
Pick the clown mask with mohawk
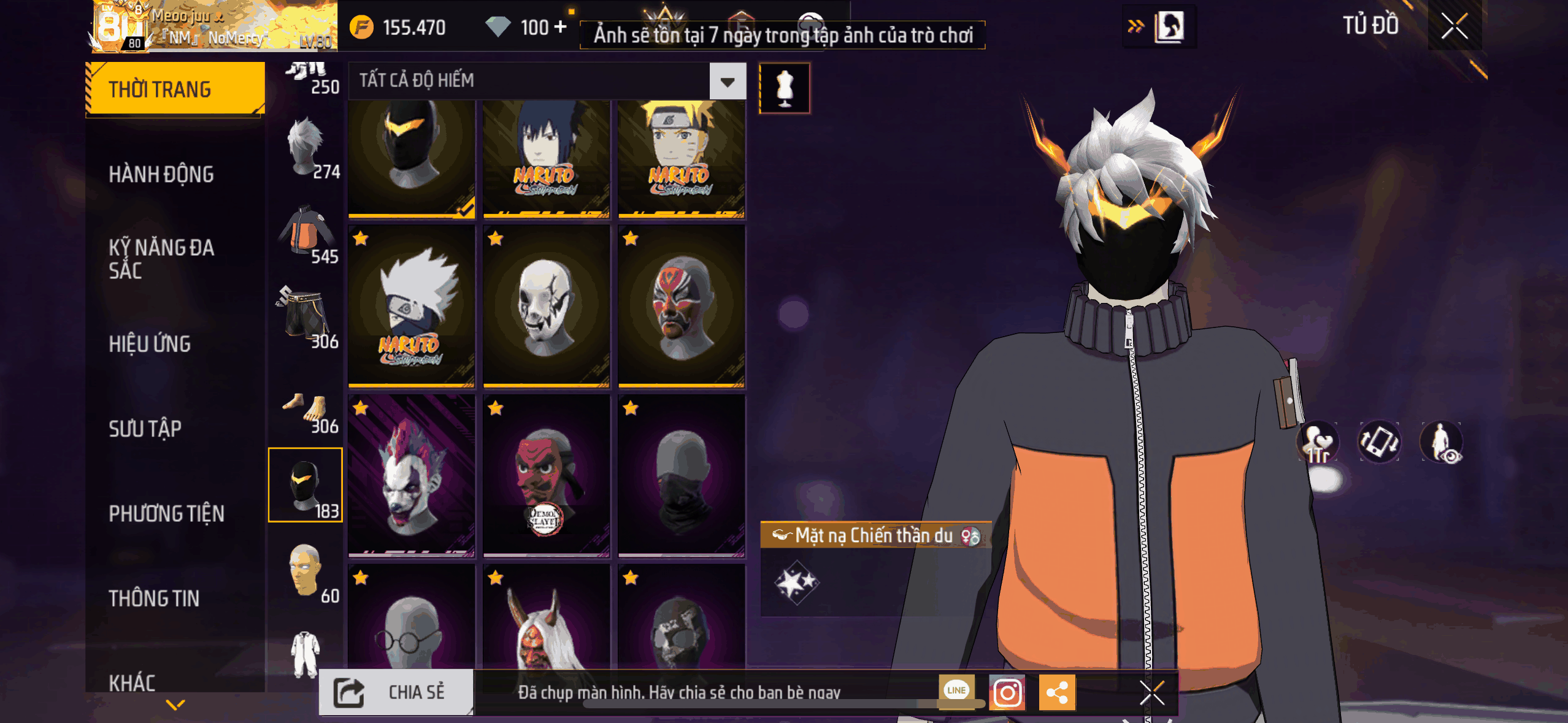411,476
